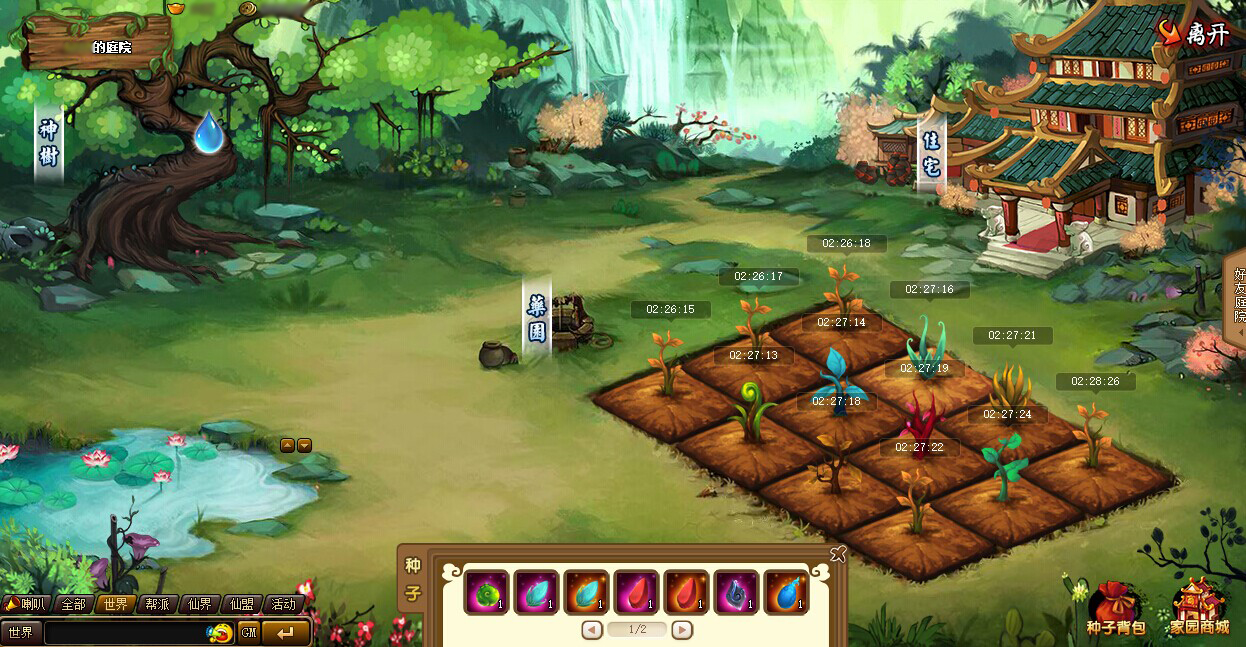Open the 种子背包 seed bag
The image size is (1246, 647).
click(x=1115, y=608)
